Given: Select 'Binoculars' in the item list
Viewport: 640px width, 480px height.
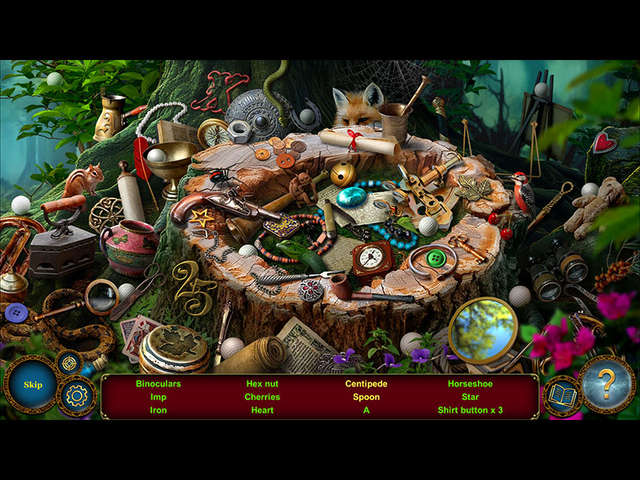Looking at the screenshot, I should 159,383.
